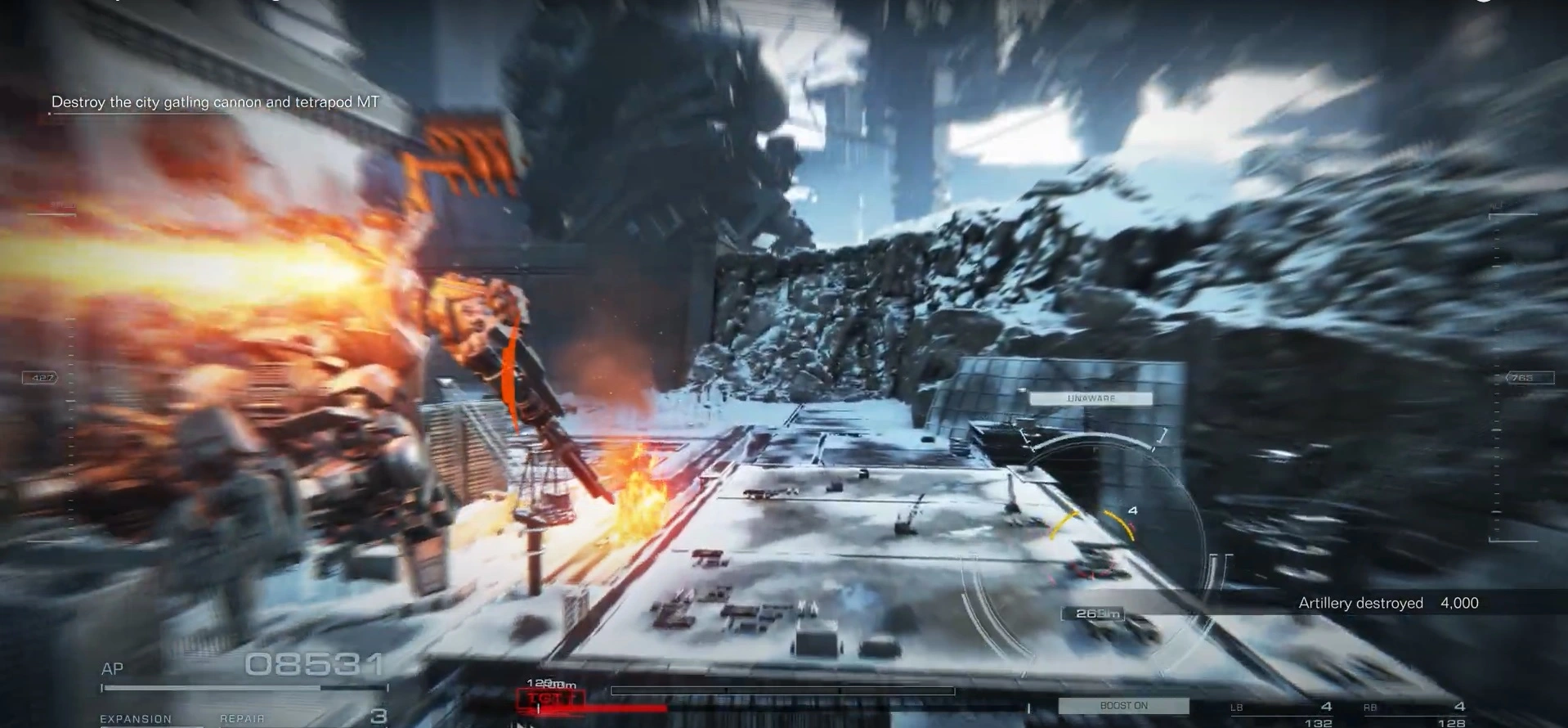
Task: Select the REPAIR kit slot
Action: (242, 718)
